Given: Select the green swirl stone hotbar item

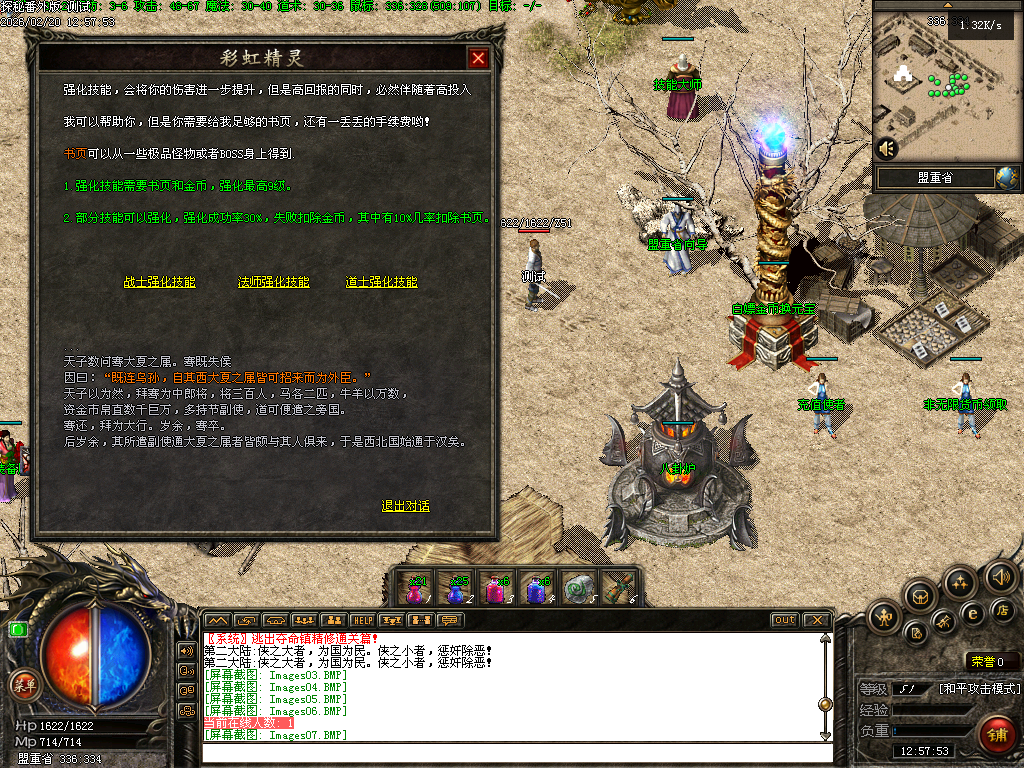Looking at the screenshot, I should 577,589.
